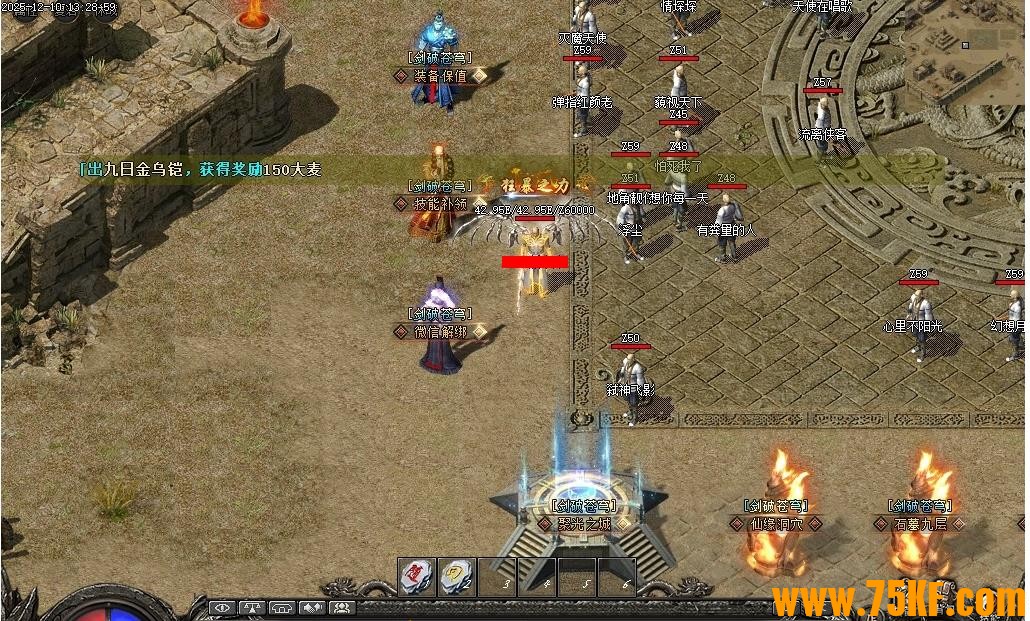Click the crossed flags button in the bottom bar
Screen dimensions: 1030x621
pyautogui.click(x=313, y=607)
